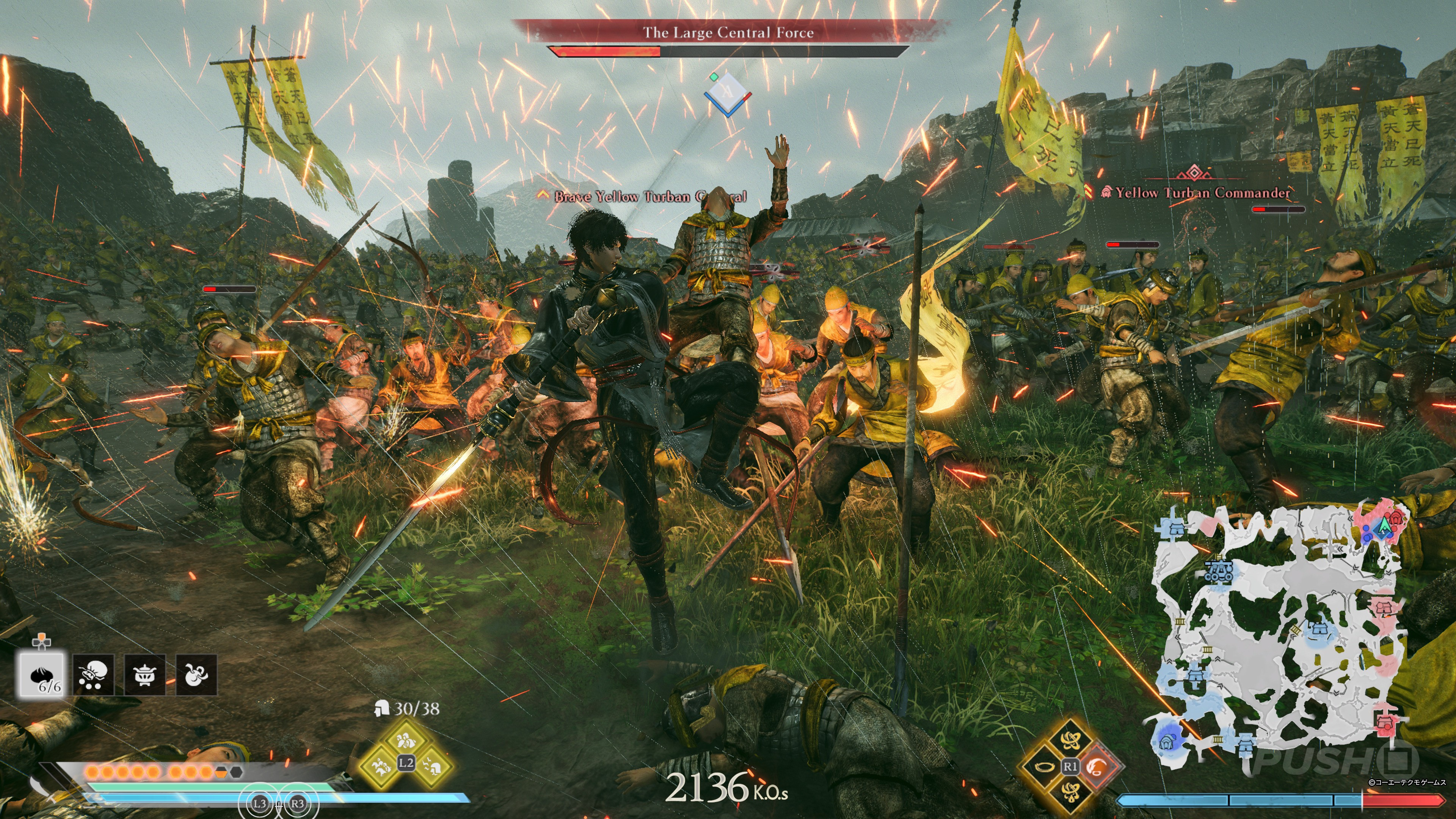The width and height of the screenshot is (1456, 819).
Task: Select the red enemy main camp marker
Action: (x=1396, y=517)
